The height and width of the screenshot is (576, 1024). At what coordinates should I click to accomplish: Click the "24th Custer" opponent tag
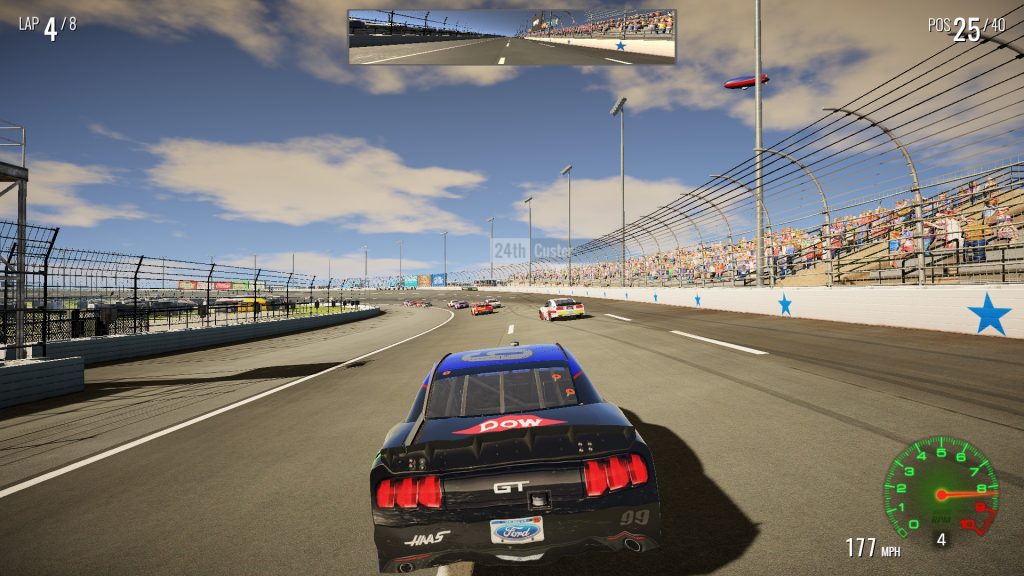[x=532, y=250]
